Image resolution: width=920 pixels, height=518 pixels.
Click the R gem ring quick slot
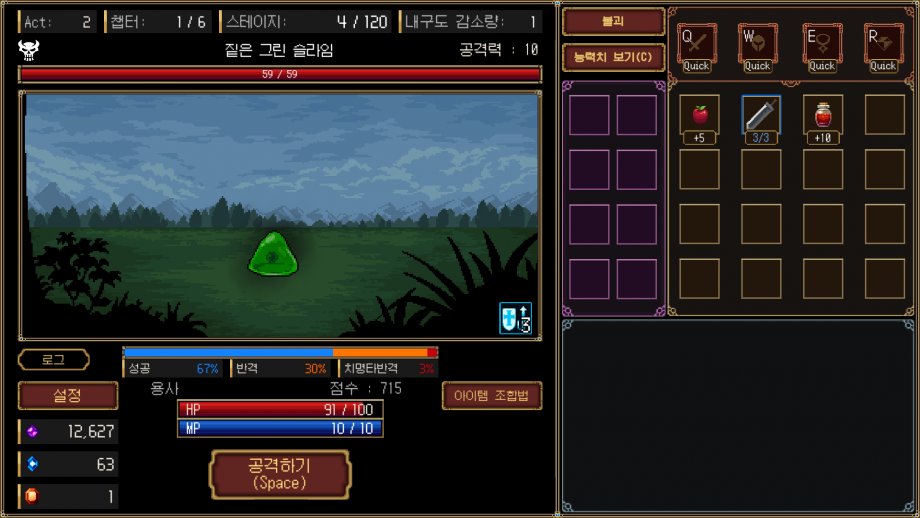click(x=883, y=44)
